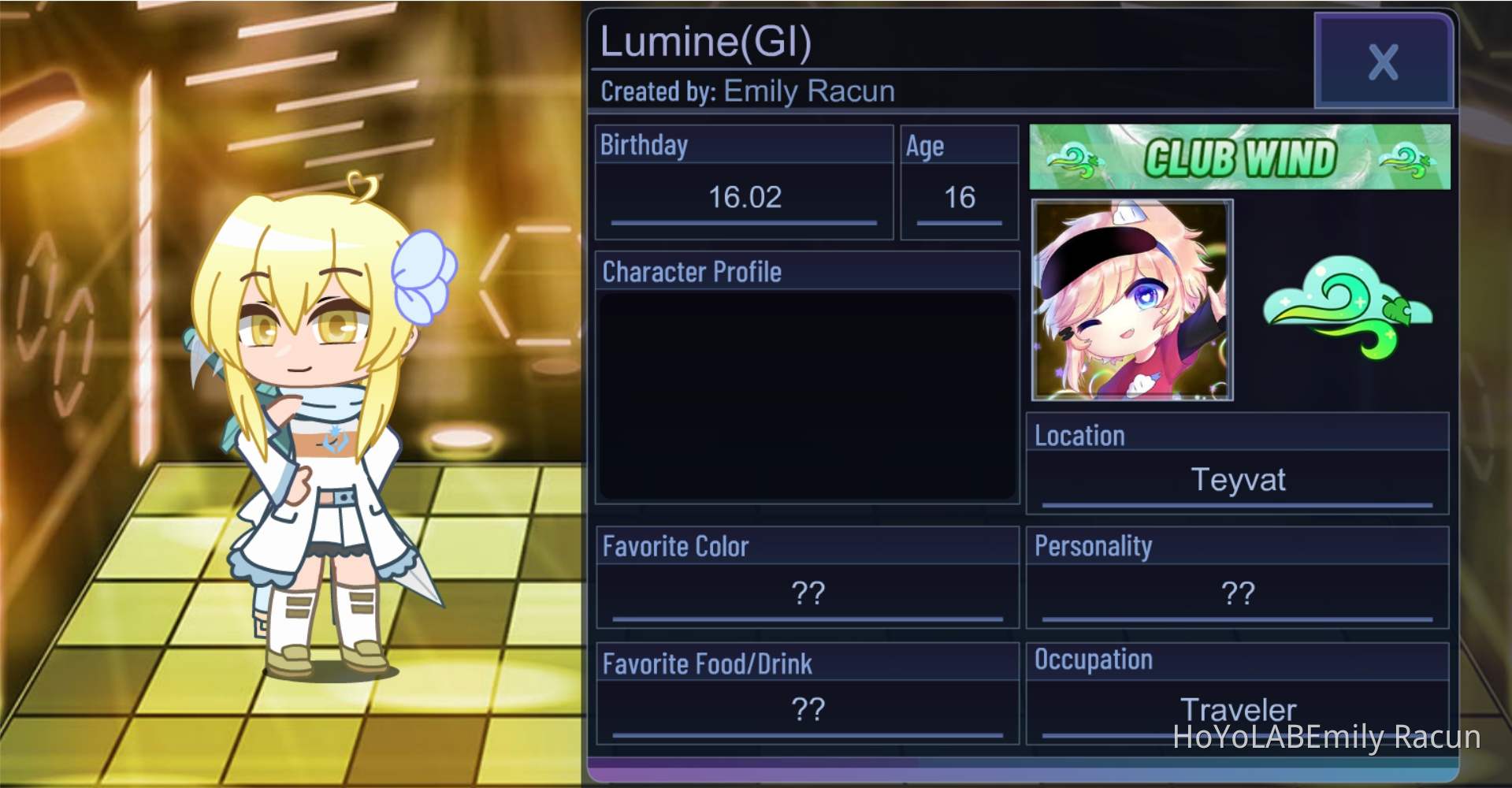Click the Created by: Emily Racun label
This screenshot has height=788, width=1512.
coord(747,91)
